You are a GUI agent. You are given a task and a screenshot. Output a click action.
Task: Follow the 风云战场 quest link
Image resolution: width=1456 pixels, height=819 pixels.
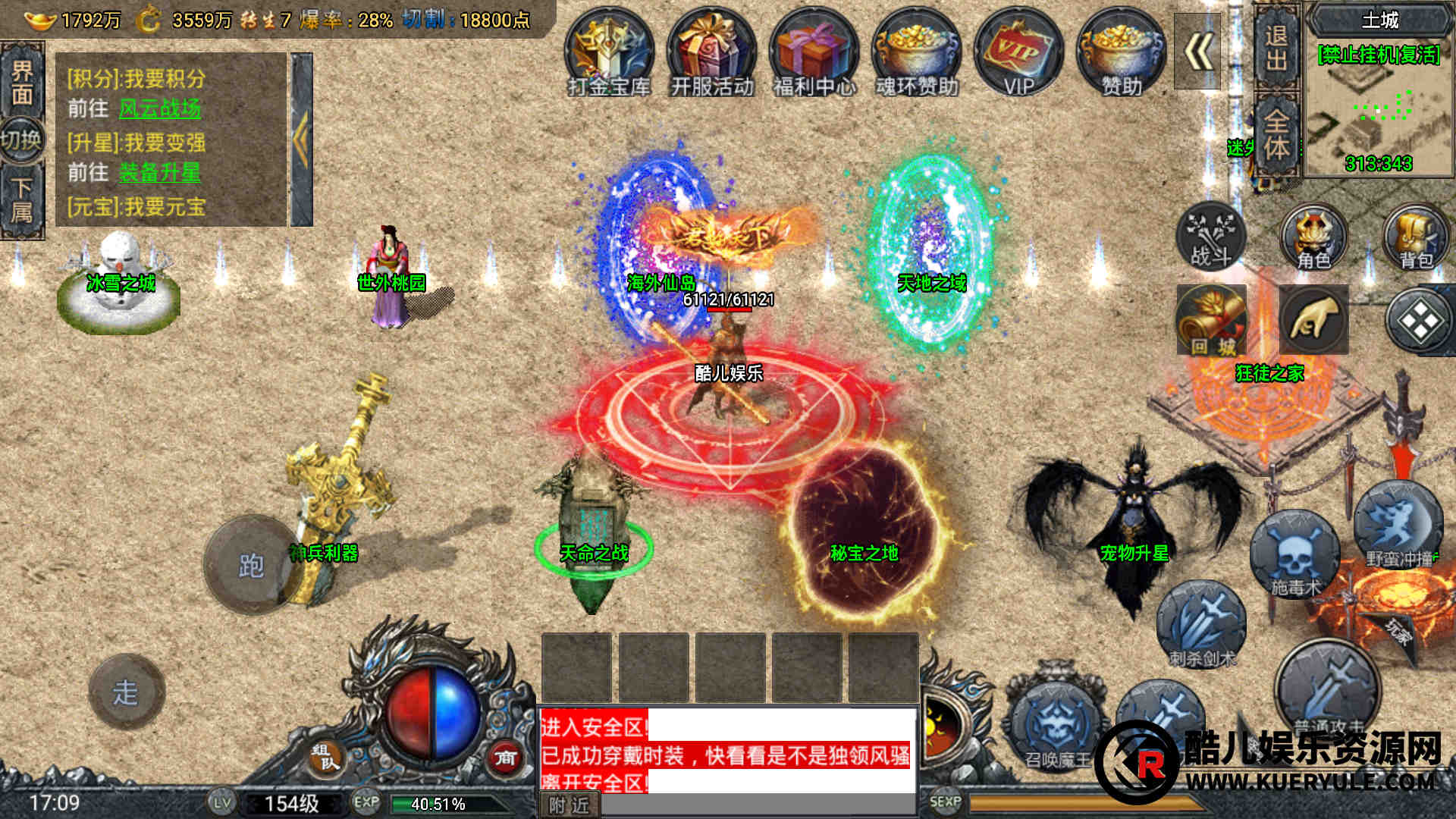[160, 108]
